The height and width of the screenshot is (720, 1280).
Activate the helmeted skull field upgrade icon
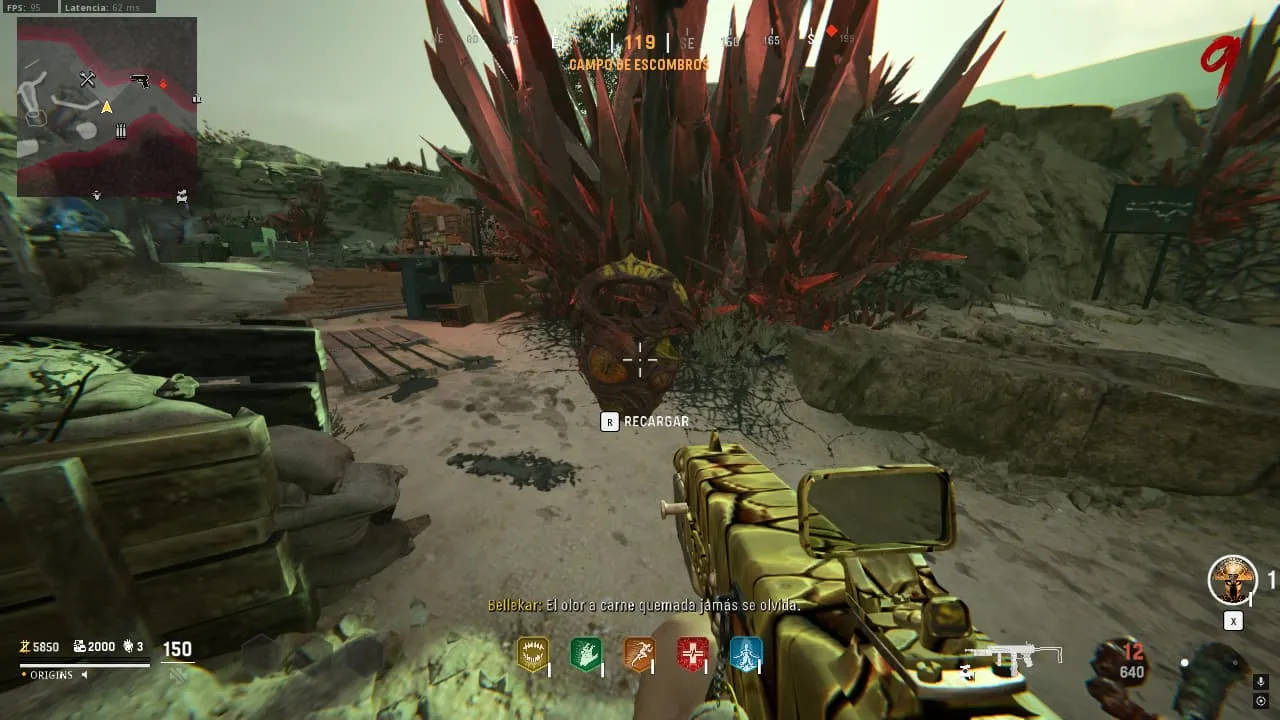click(x=1232, y=580)
